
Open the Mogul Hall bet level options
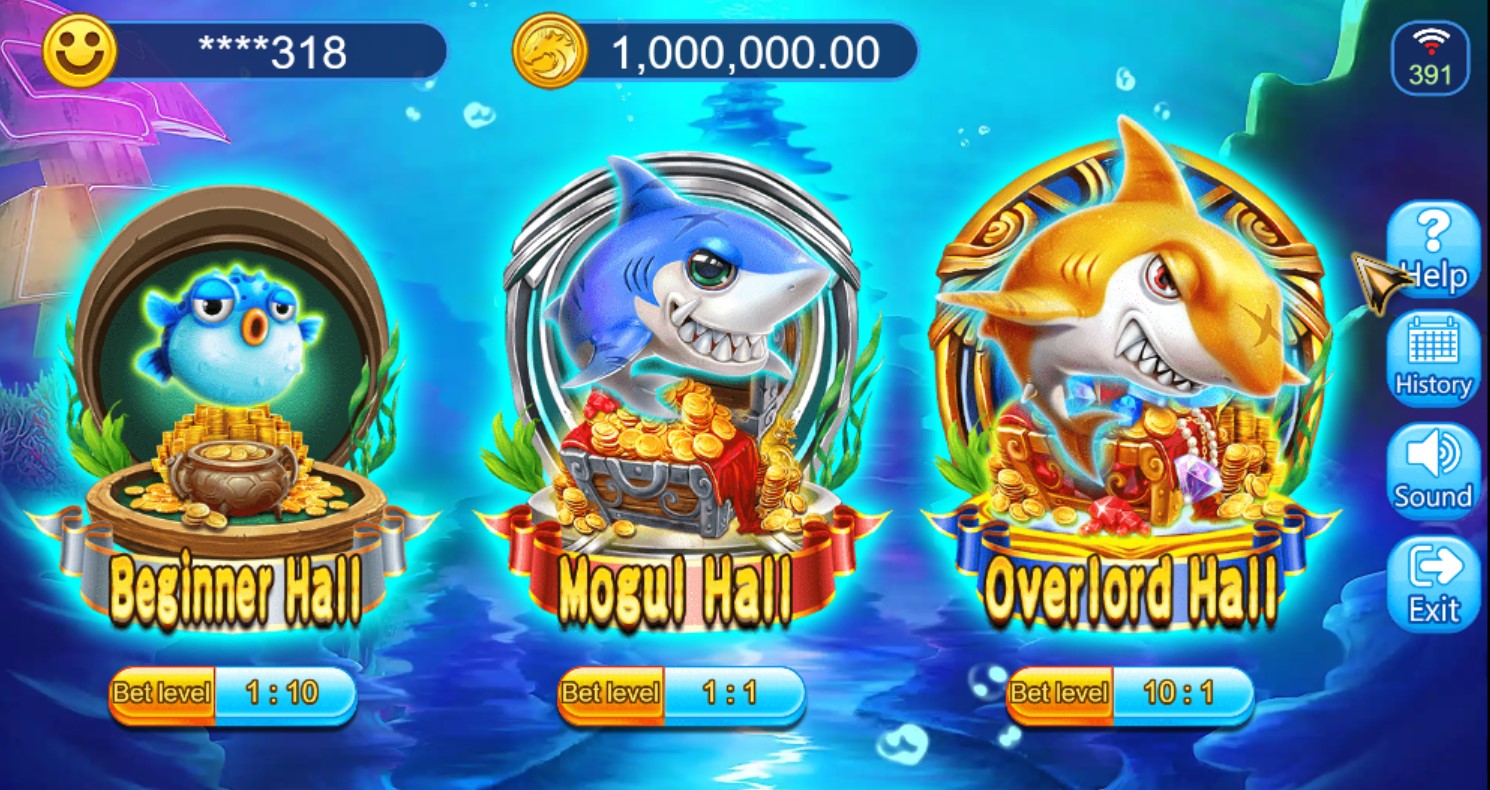[680, 692]
